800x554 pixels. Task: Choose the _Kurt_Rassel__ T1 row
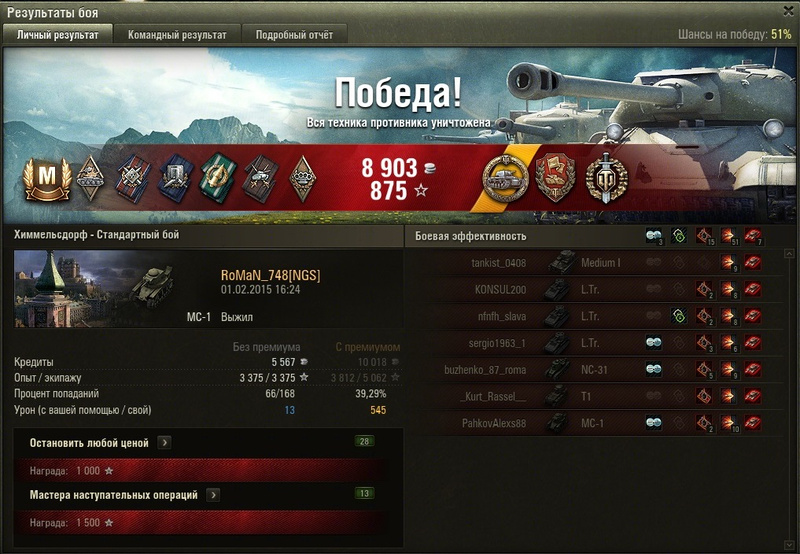coord(600,396)
